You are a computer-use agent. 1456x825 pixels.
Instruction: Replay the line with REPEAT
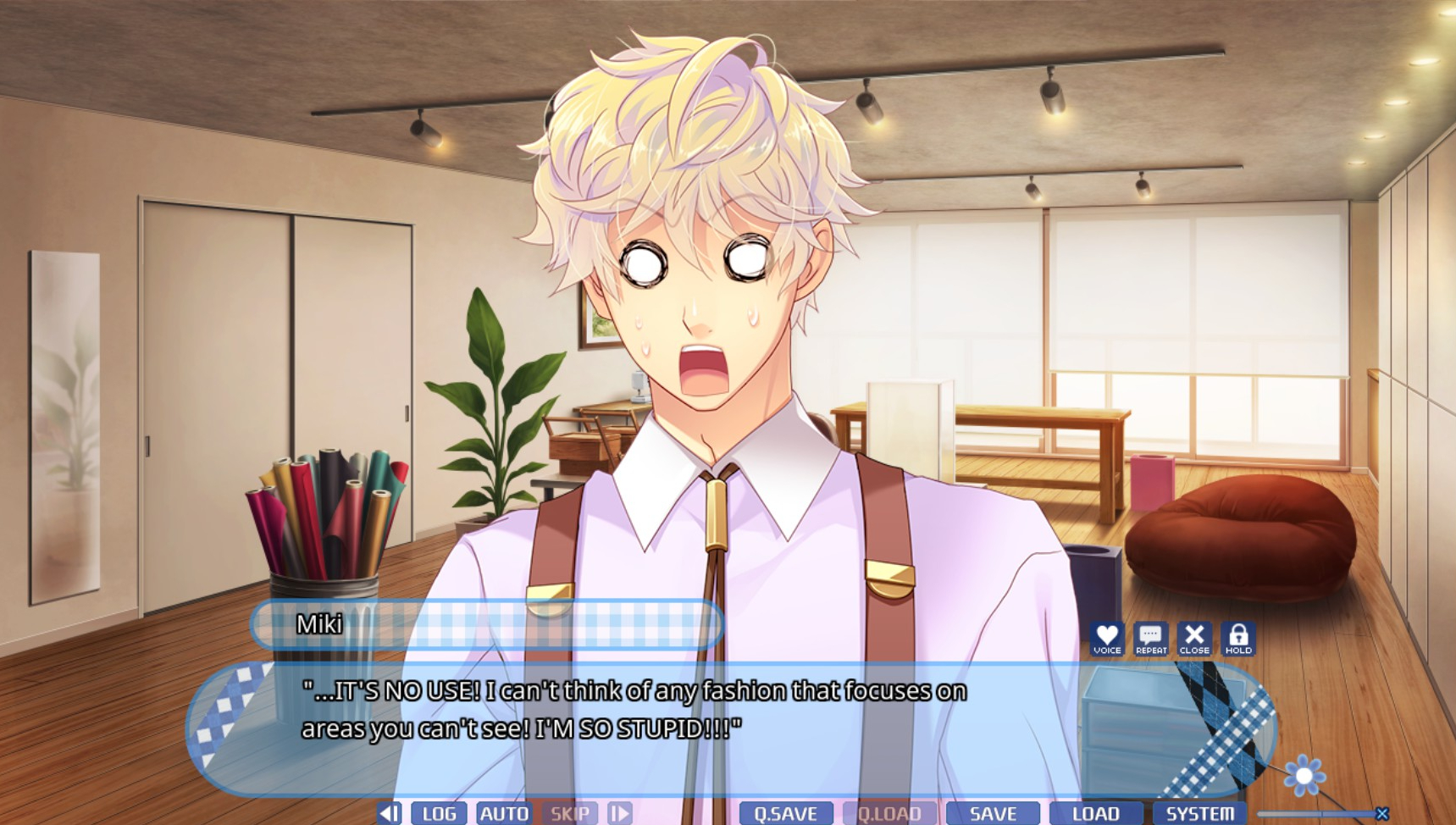1150,638
